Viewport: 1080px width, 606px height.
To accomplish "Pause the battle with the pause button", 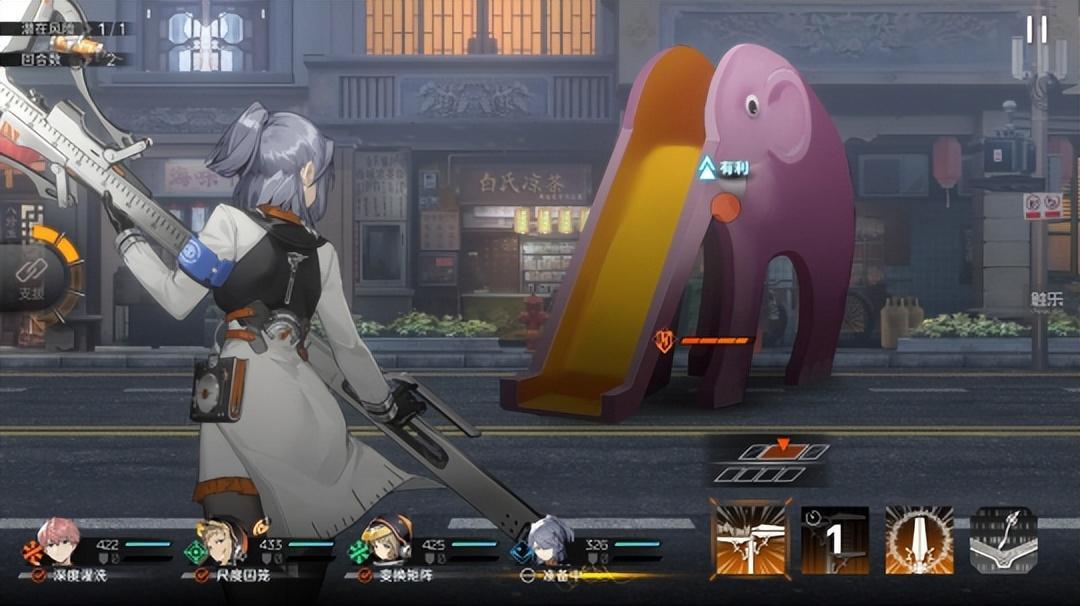I will tap(1037, 29).
